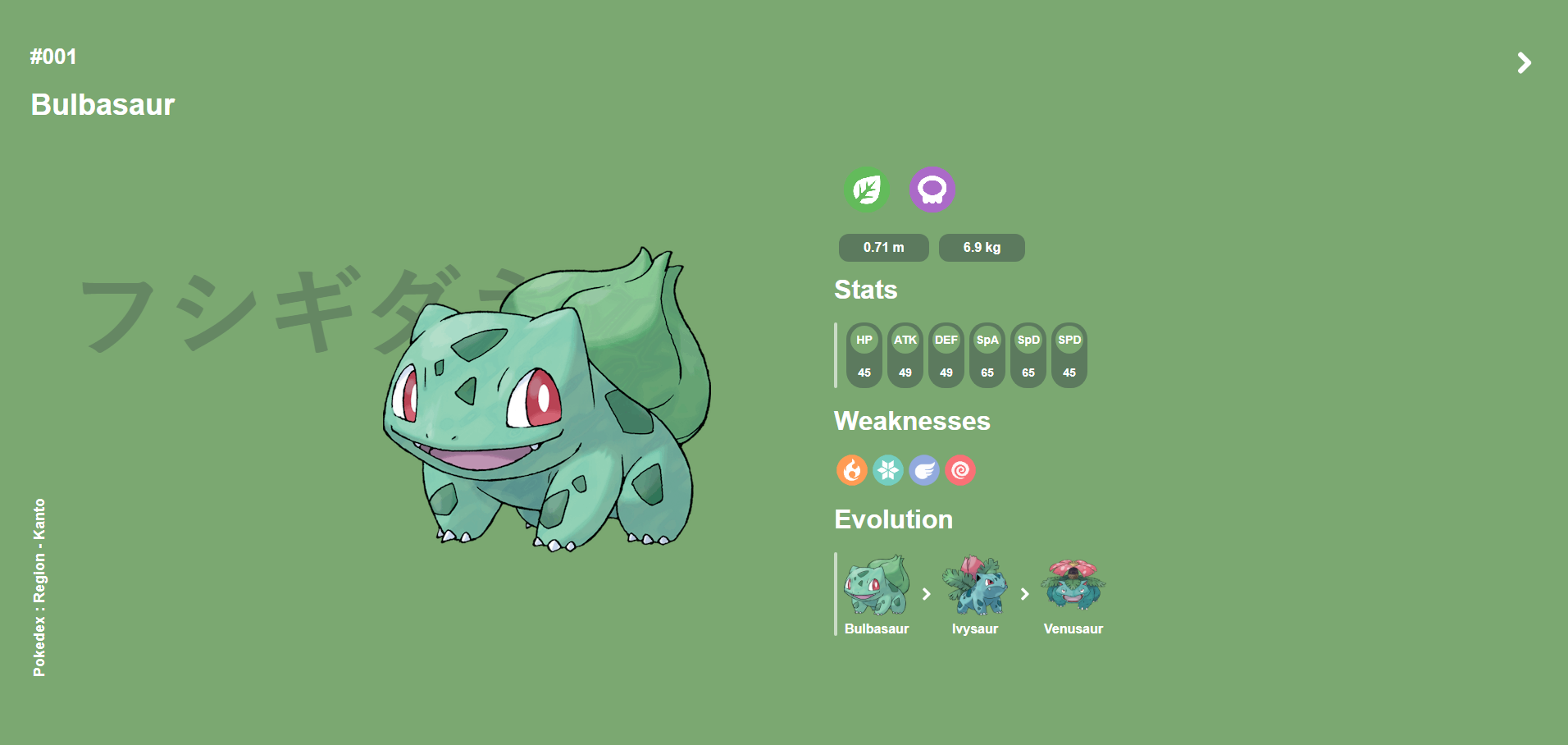Click the Ice weakness icon

click(x=887, y=470)
